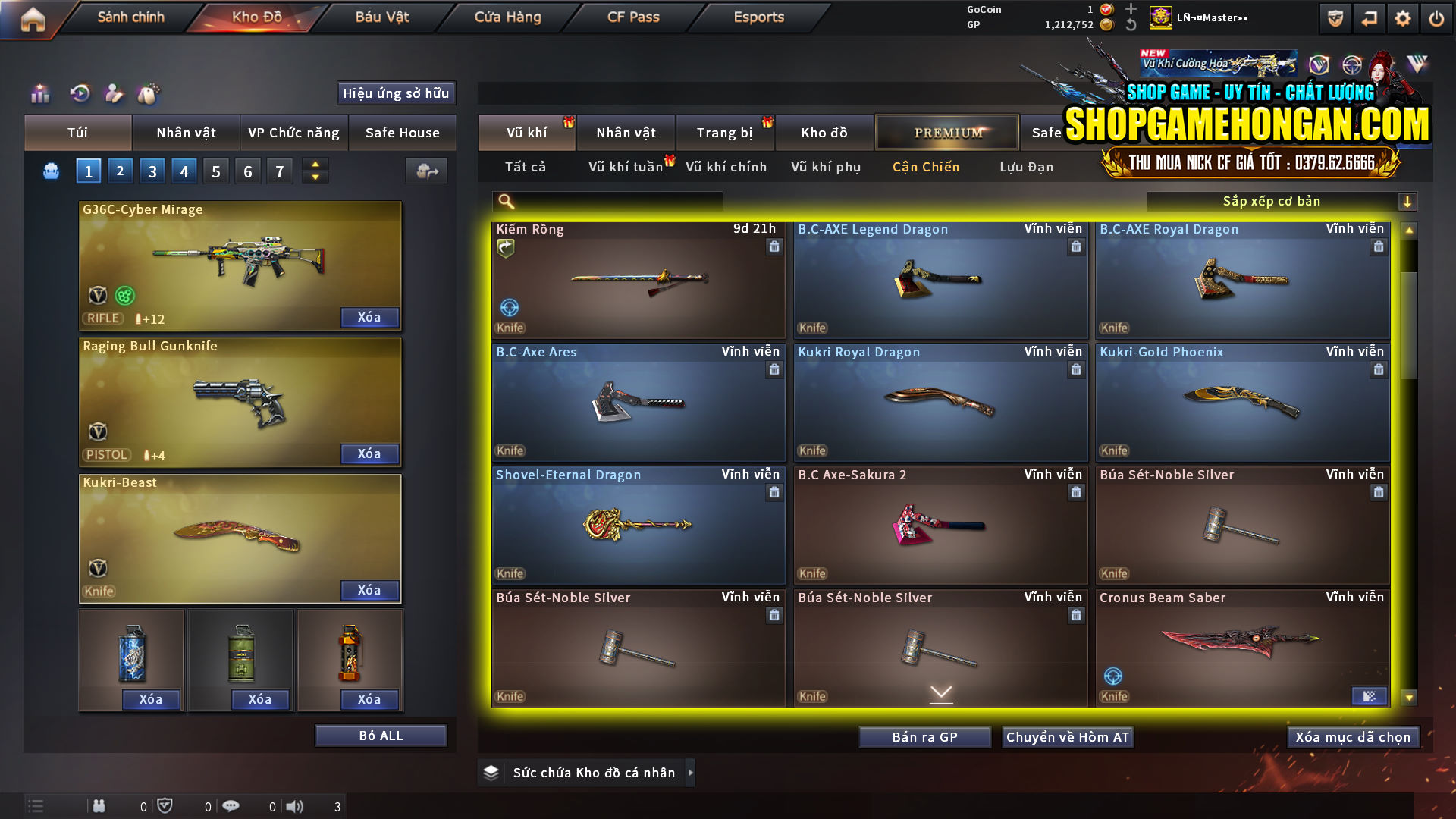Select the friends icon in the status bar

click(x=99, y=806)
